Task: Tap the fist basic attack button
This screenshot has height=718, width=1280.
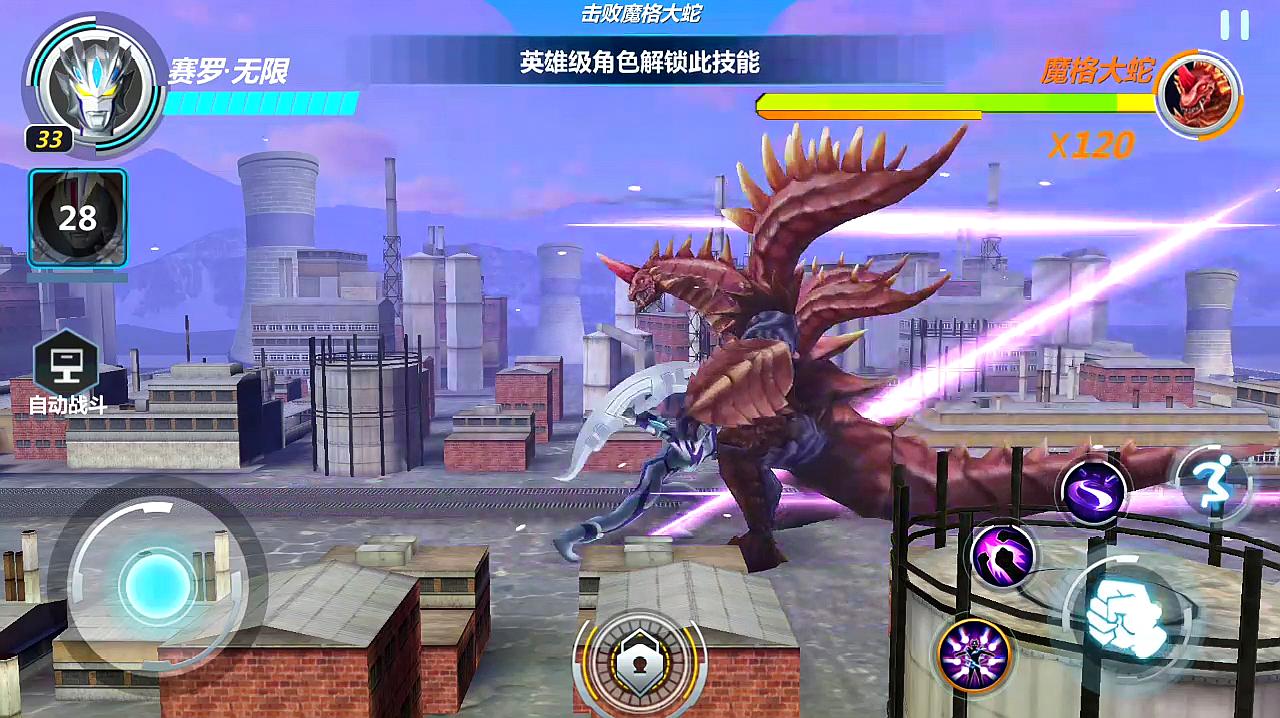Action: (x=1117, y=612)
